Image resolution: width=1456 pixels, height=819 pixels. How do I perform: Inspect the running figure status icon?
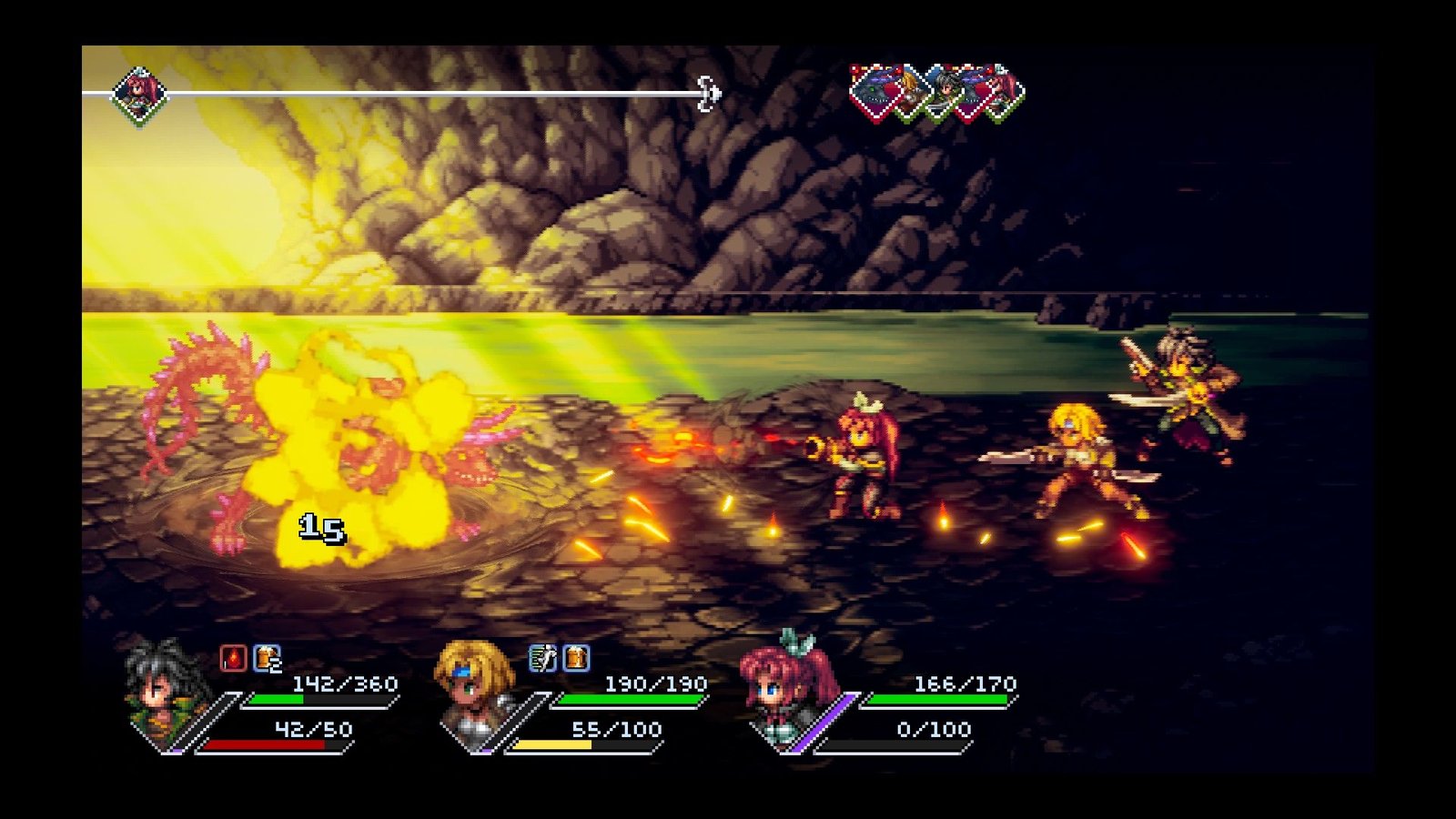click(543, 658)
